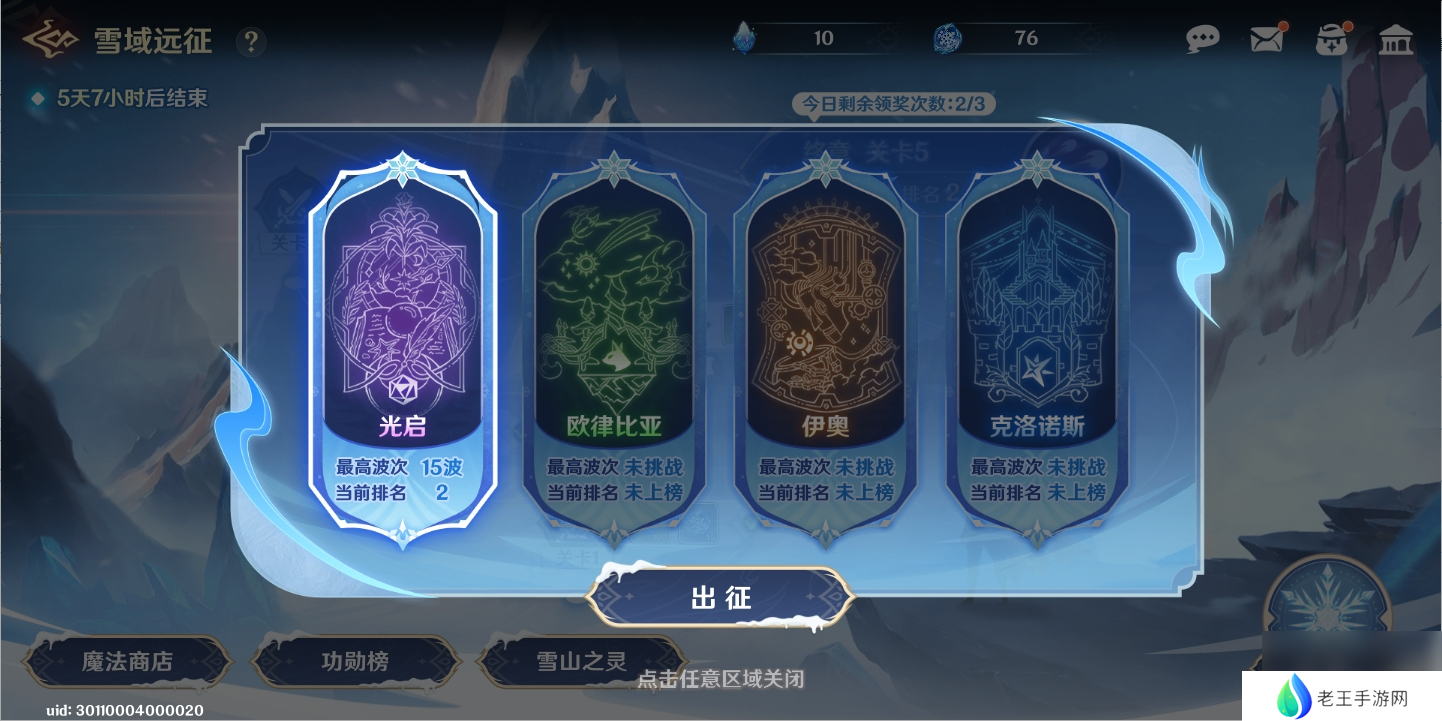
Task: Open the chat bubble icon
Action: [x=1203, y=38]
